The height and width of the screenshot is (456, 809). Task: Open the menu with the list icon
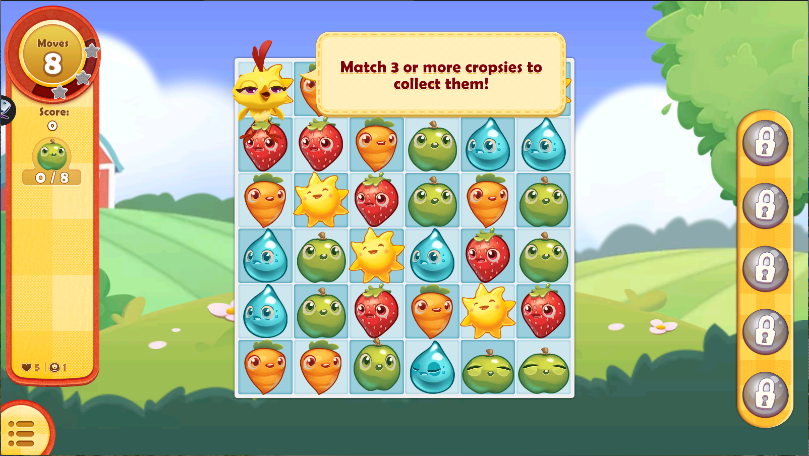tap(20, 433)
